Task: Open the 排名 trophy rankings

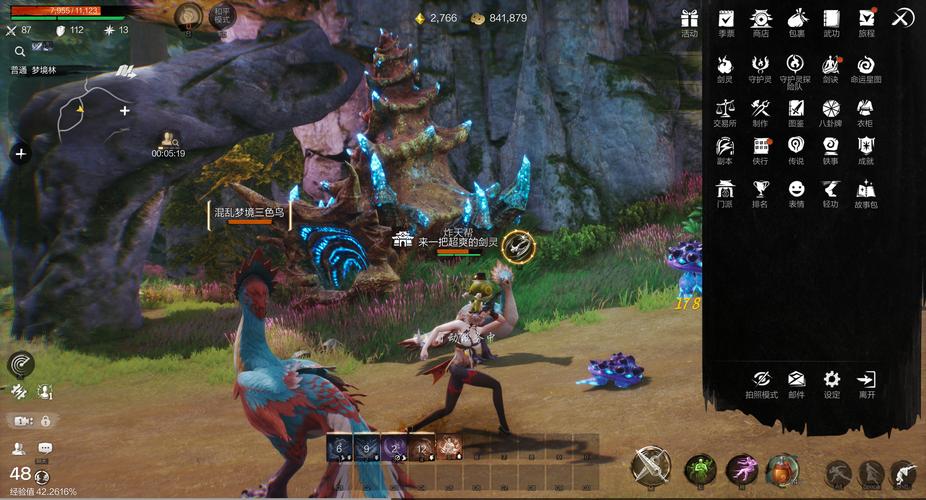Action: [x=761, y=189]
